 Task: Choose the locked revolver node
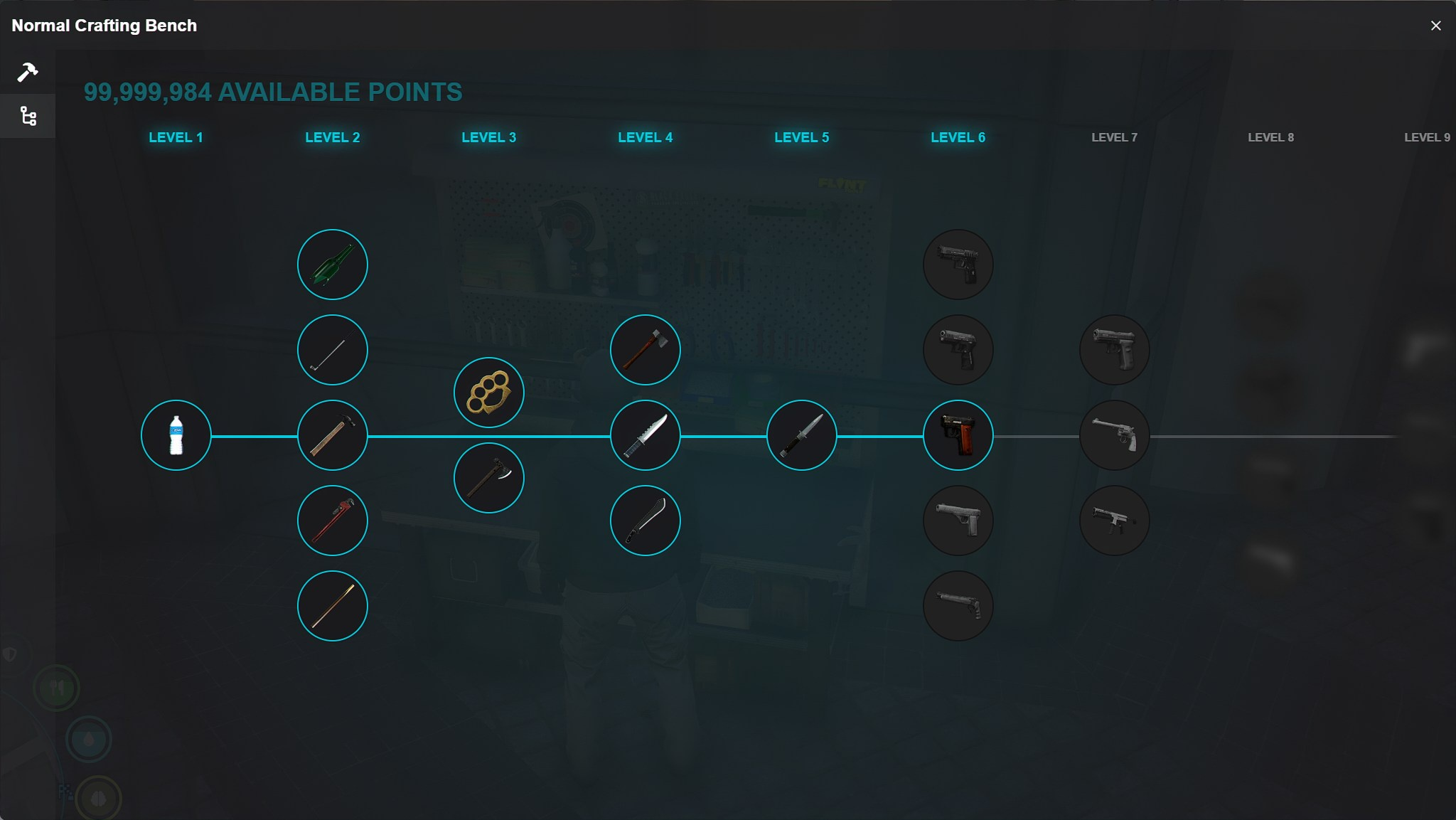pos(1115,435)
